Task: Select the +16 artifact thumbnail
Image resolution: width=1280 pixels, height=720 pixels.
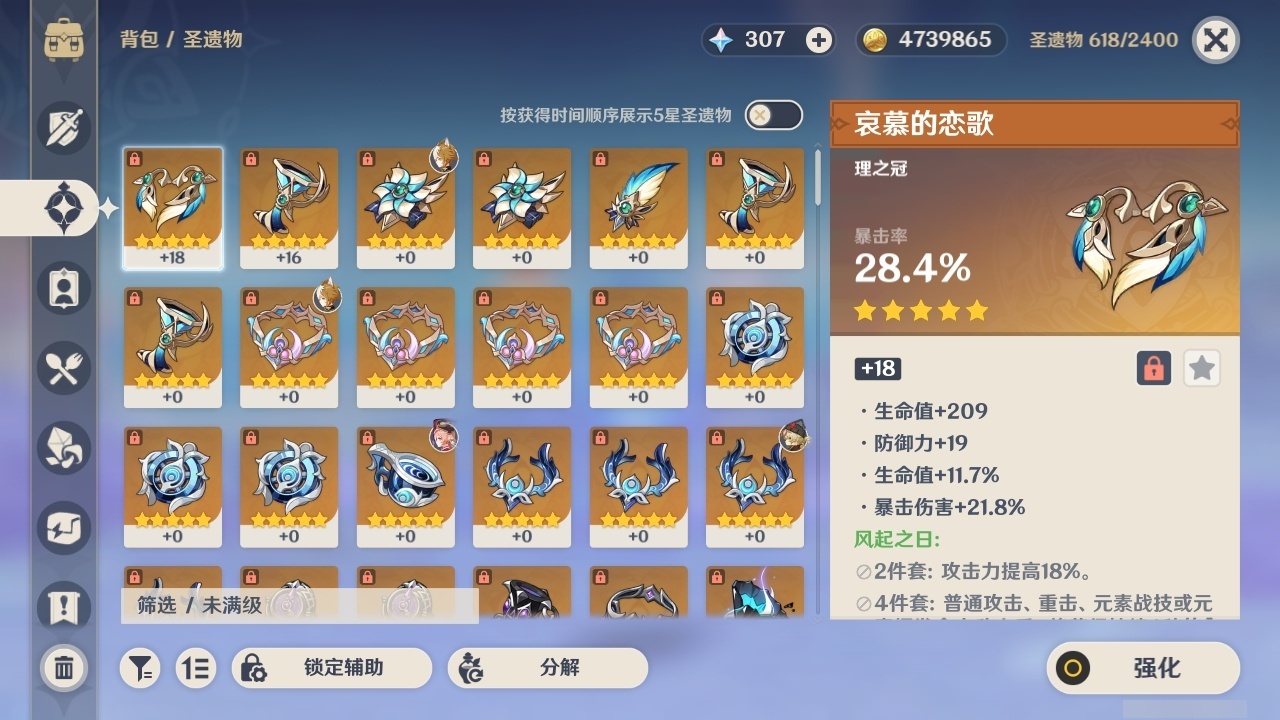Action: coord(289,207)
